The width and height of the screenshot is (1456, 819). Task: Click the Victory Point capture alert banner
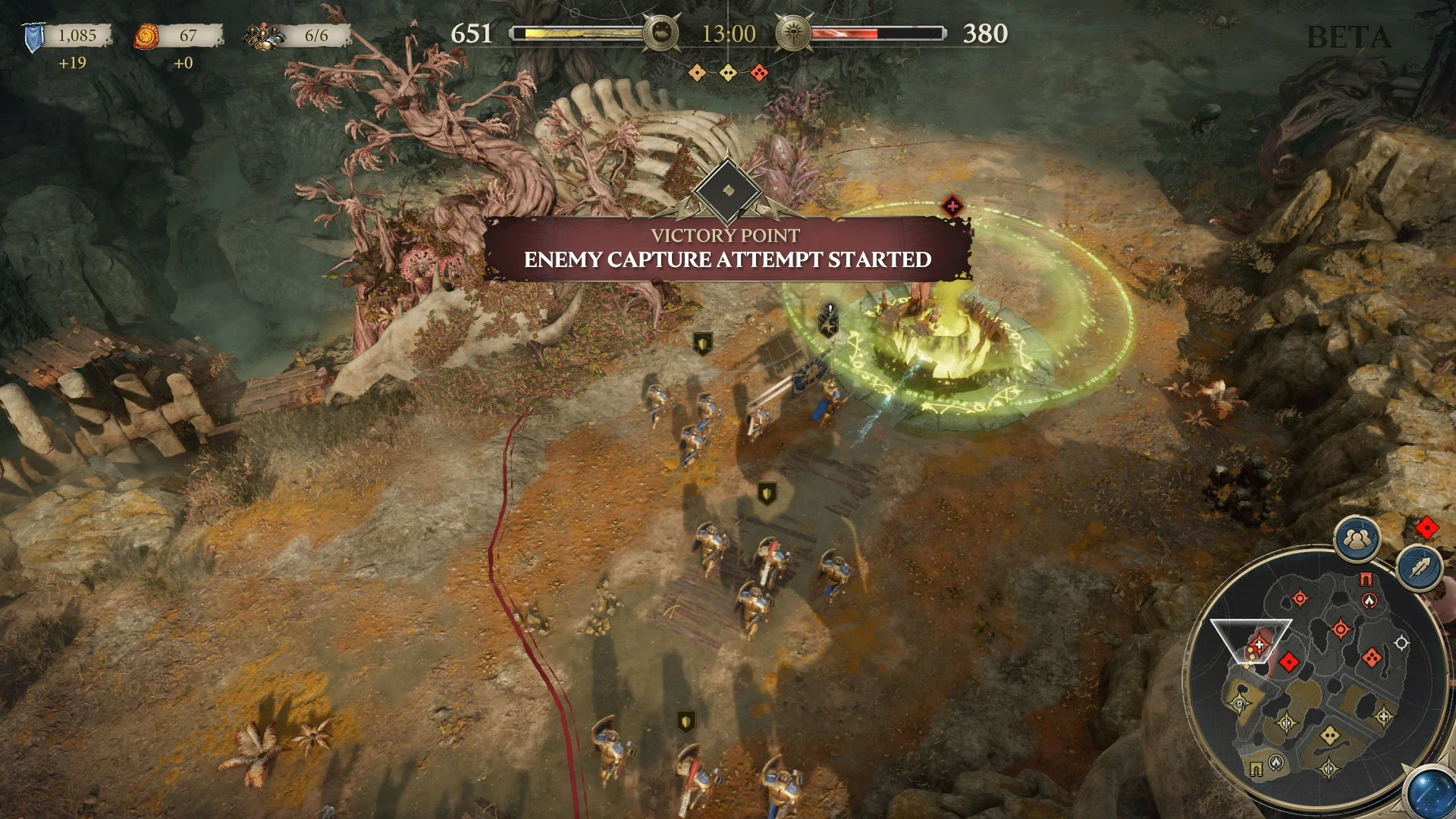pyautogui.click(x=727, y=249)
